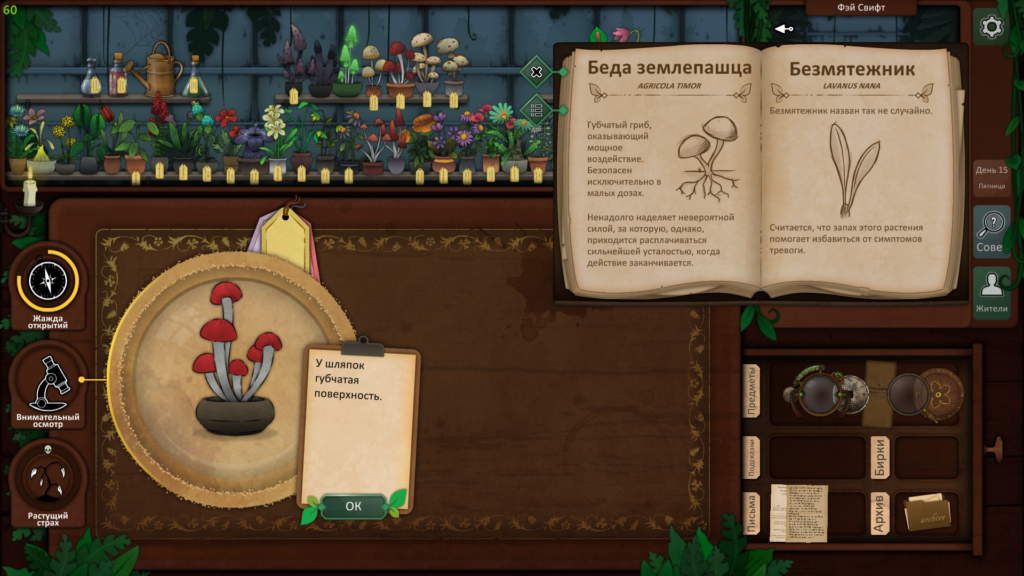
Task: Open the Письма drawer tab
Action: click(x=752, y=514)
